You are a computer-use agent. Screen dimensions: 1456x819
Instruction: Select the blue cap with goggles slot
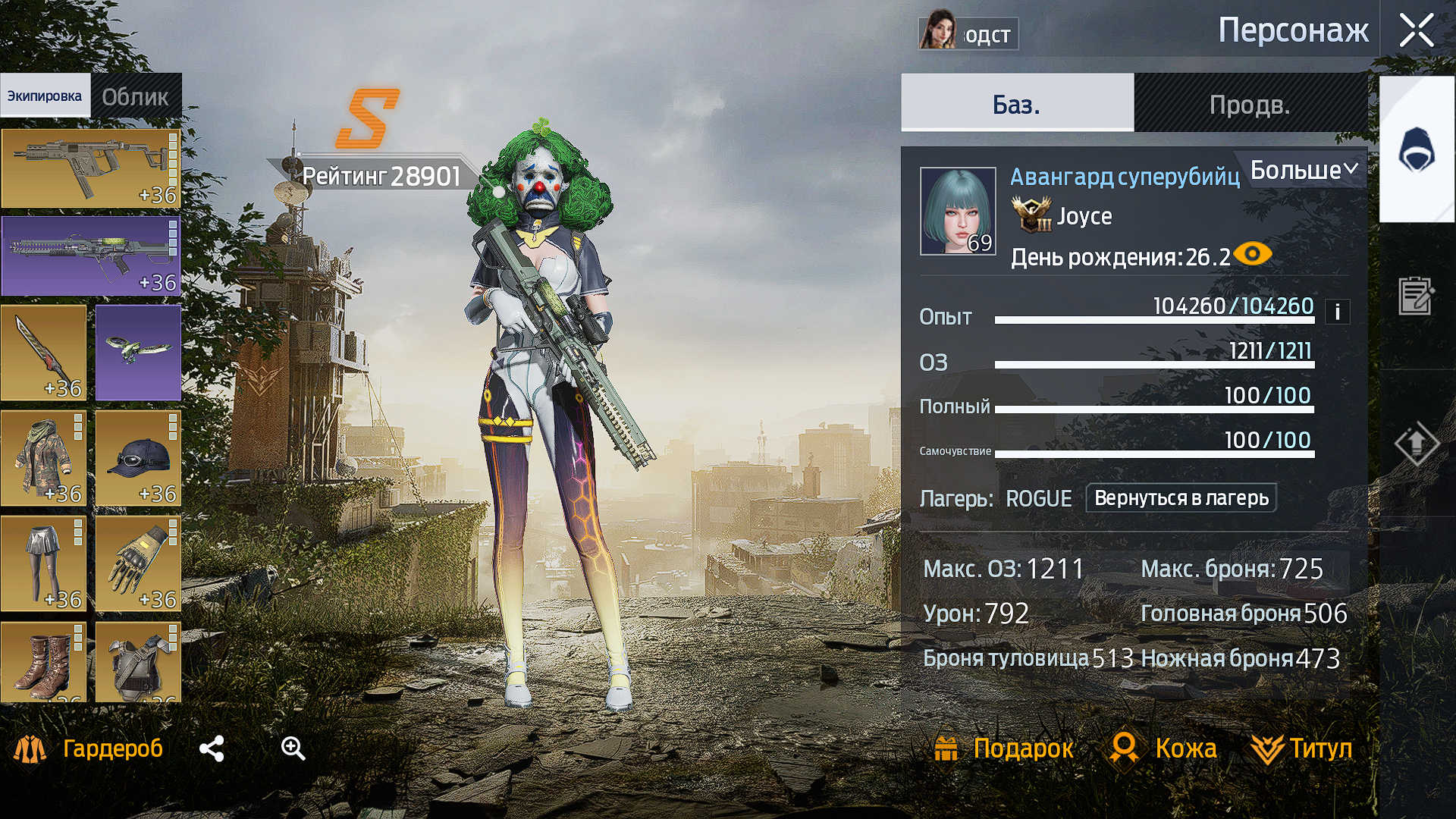138,458
